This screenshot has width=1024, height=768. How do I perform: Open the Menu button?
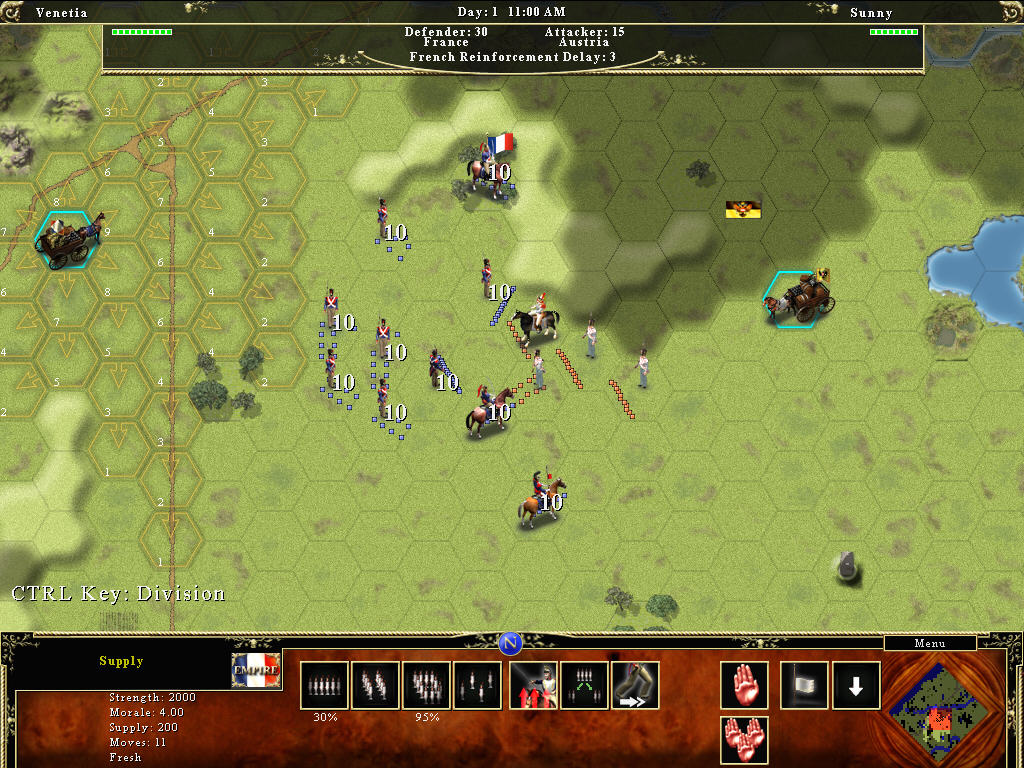929,644
